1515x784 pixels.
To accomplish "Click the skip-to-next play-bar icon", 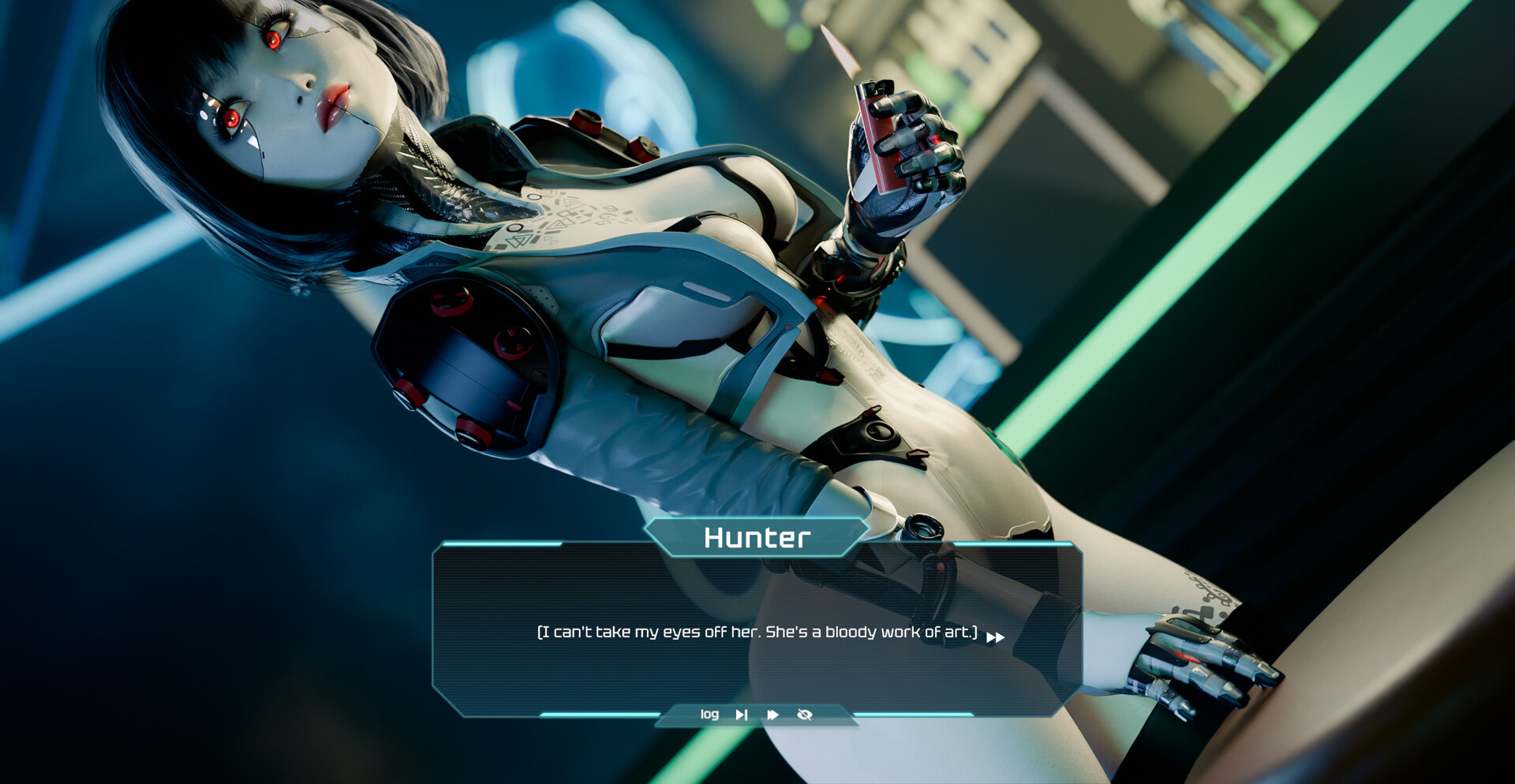I will (742, 715).
